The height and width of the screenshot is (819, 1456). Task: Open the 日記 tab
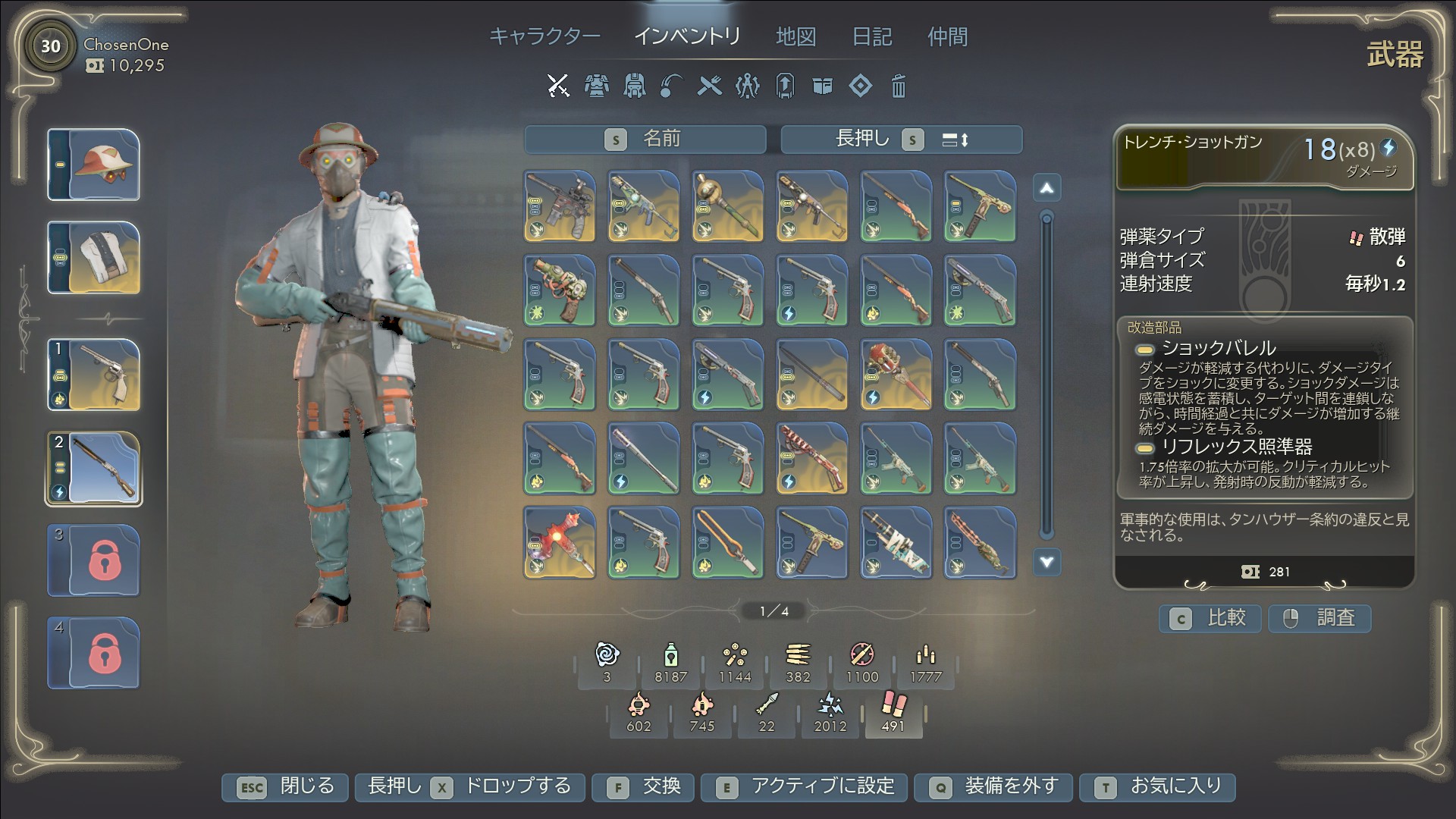coord(871,36)
